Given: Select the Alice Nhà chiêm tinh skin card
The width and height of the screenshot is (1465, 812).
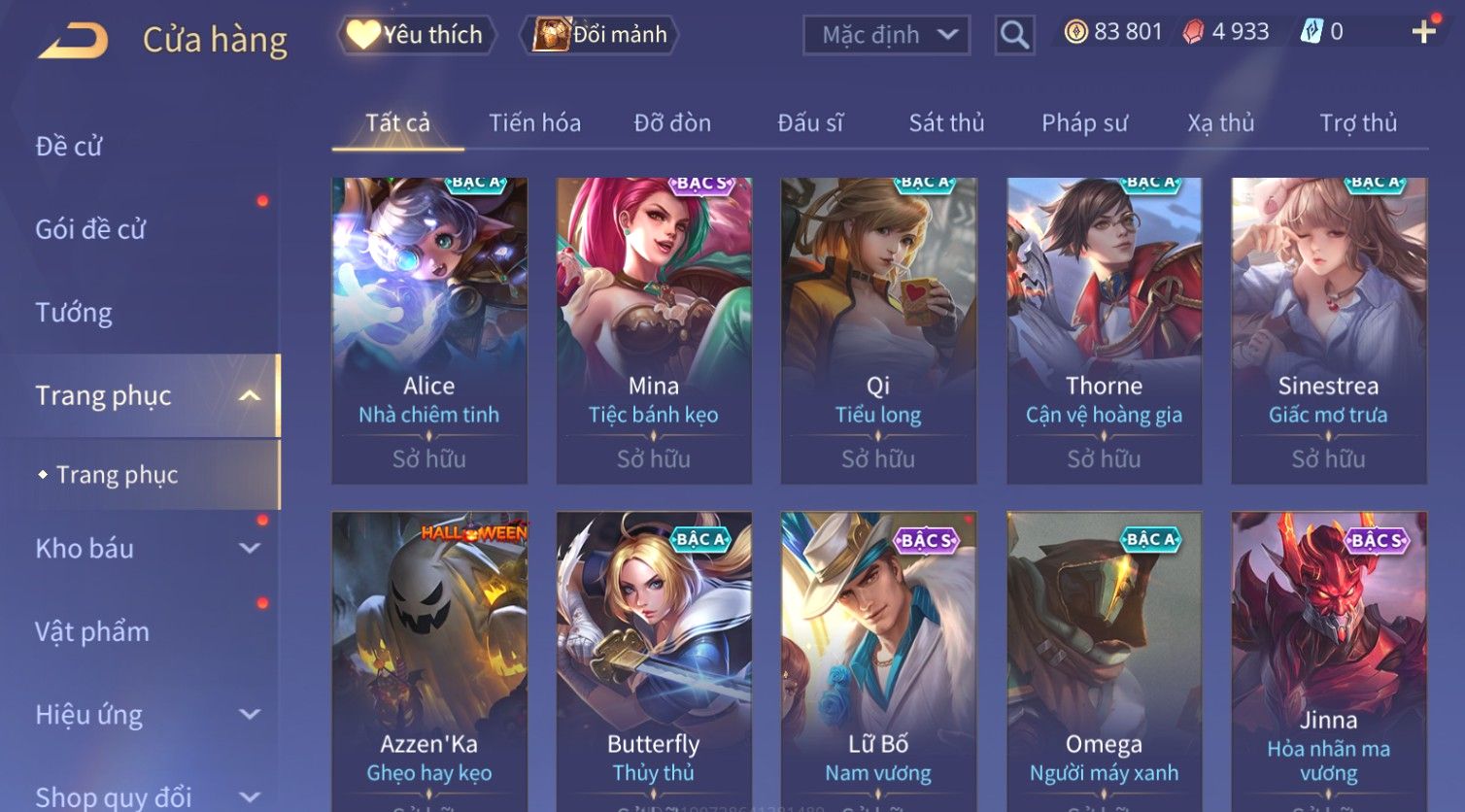Looking at the screenshot, I should (x=428, y=330).
